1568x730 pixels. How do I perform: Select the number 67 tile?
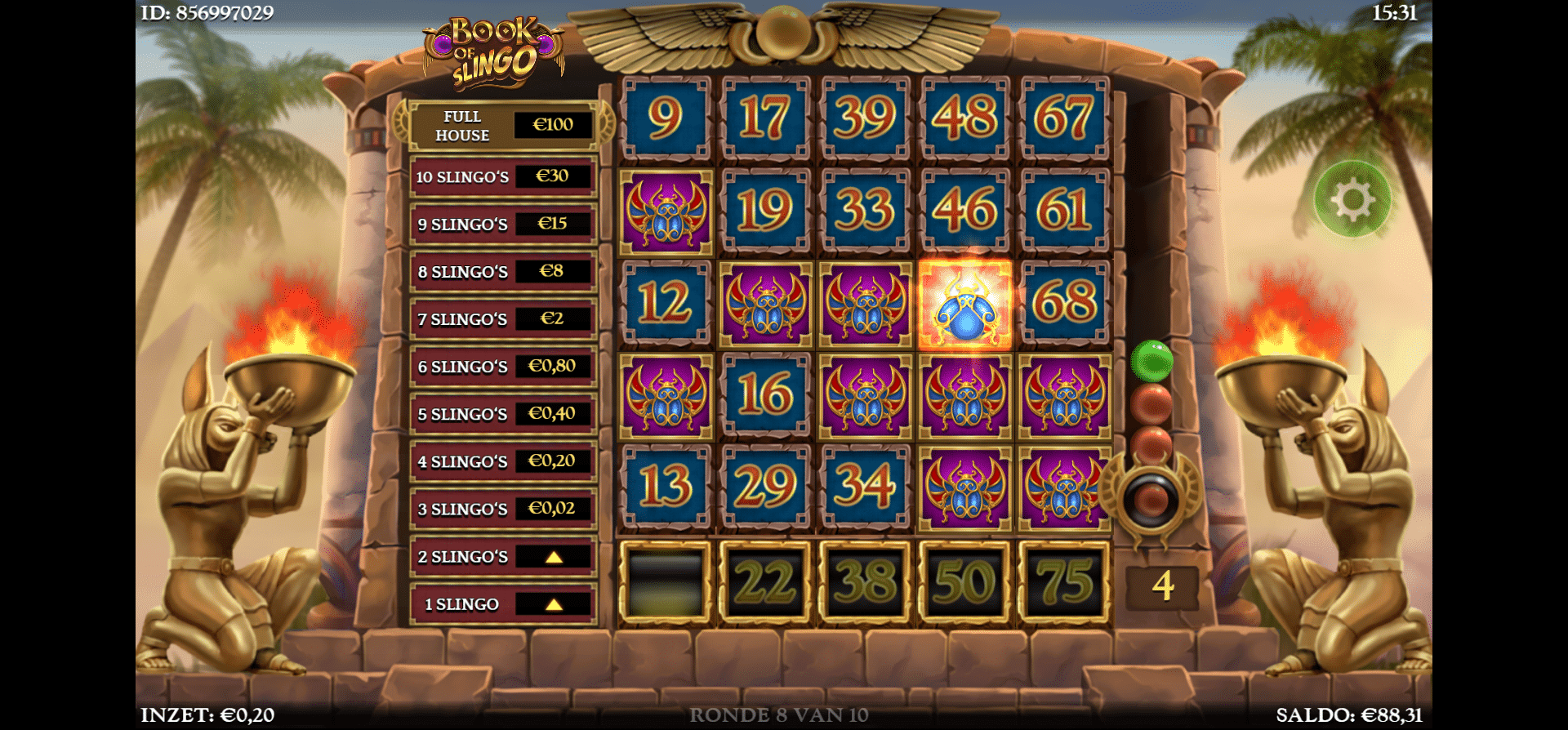(x=1064, y=118)
